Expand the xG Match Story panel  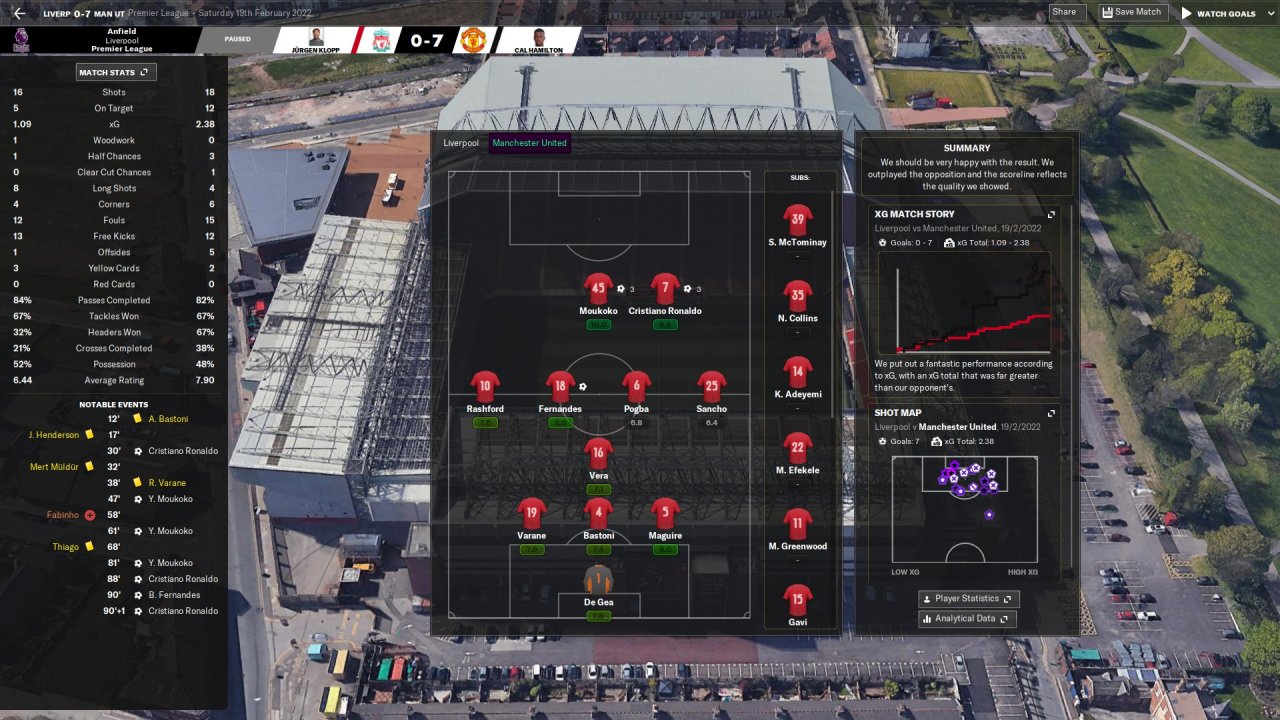coord(1051,214)
